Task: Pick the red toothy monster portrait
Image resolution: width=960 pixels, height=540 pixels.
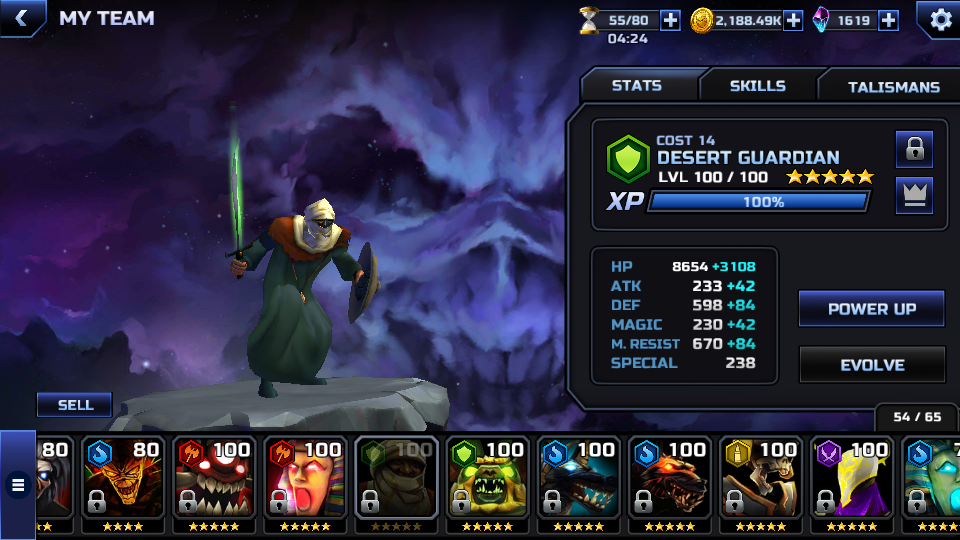Action: pyautogui.click(x=213, y=477)
